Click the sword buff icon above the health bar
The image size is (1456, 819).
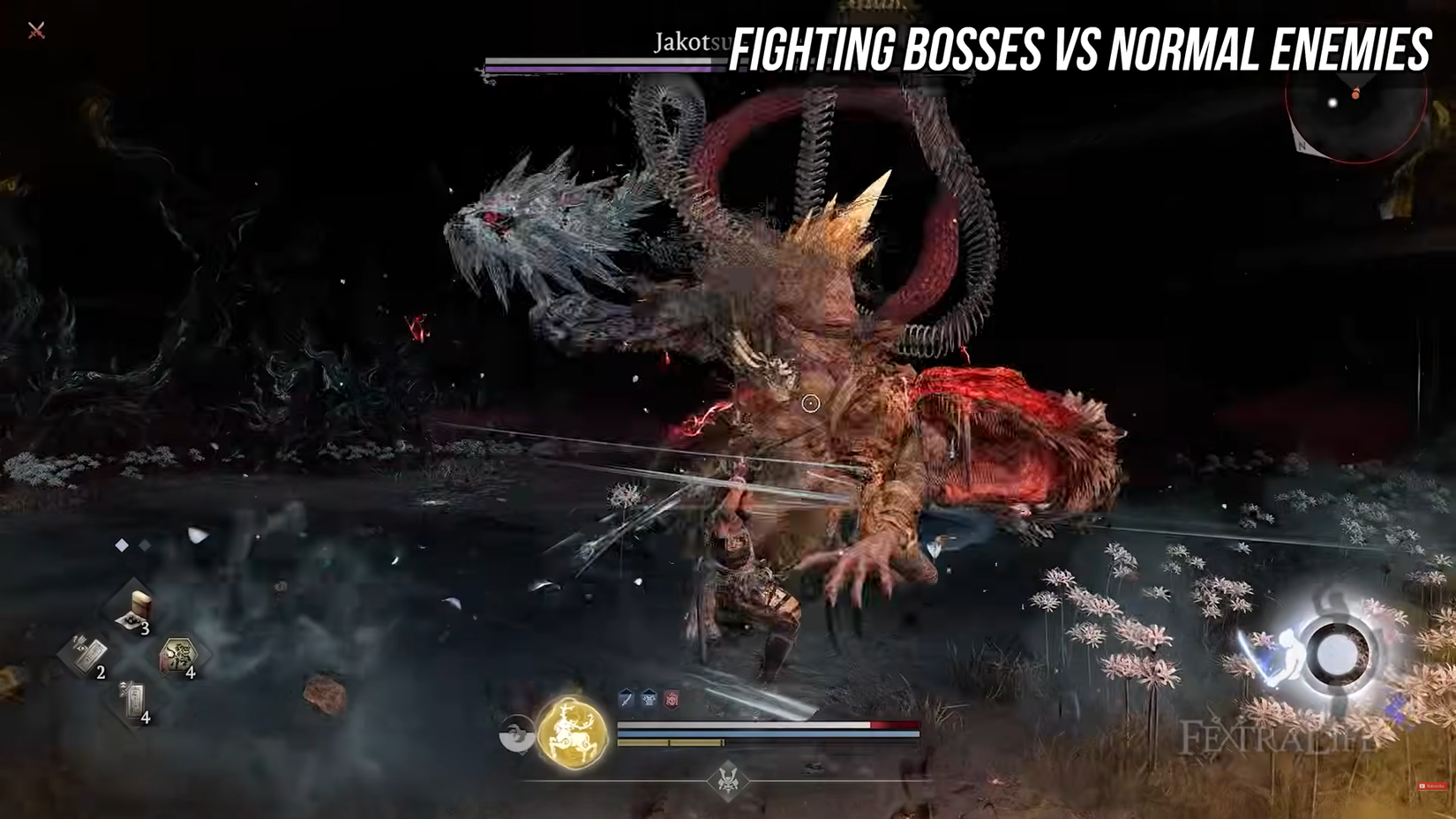626,700
